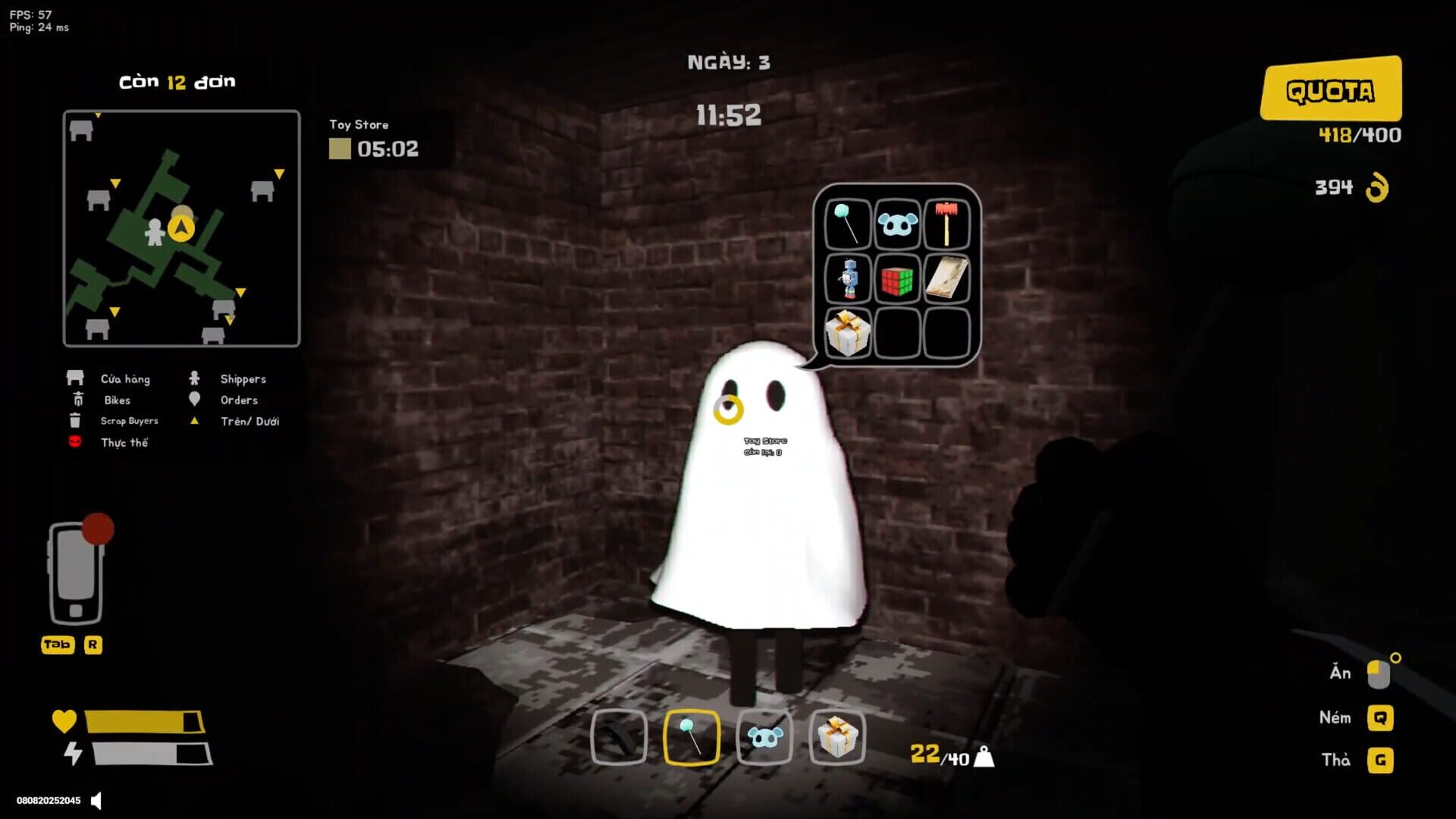Select the gift box slot in the hotbar
This screenshot has height=819, width=1456.
837,739
